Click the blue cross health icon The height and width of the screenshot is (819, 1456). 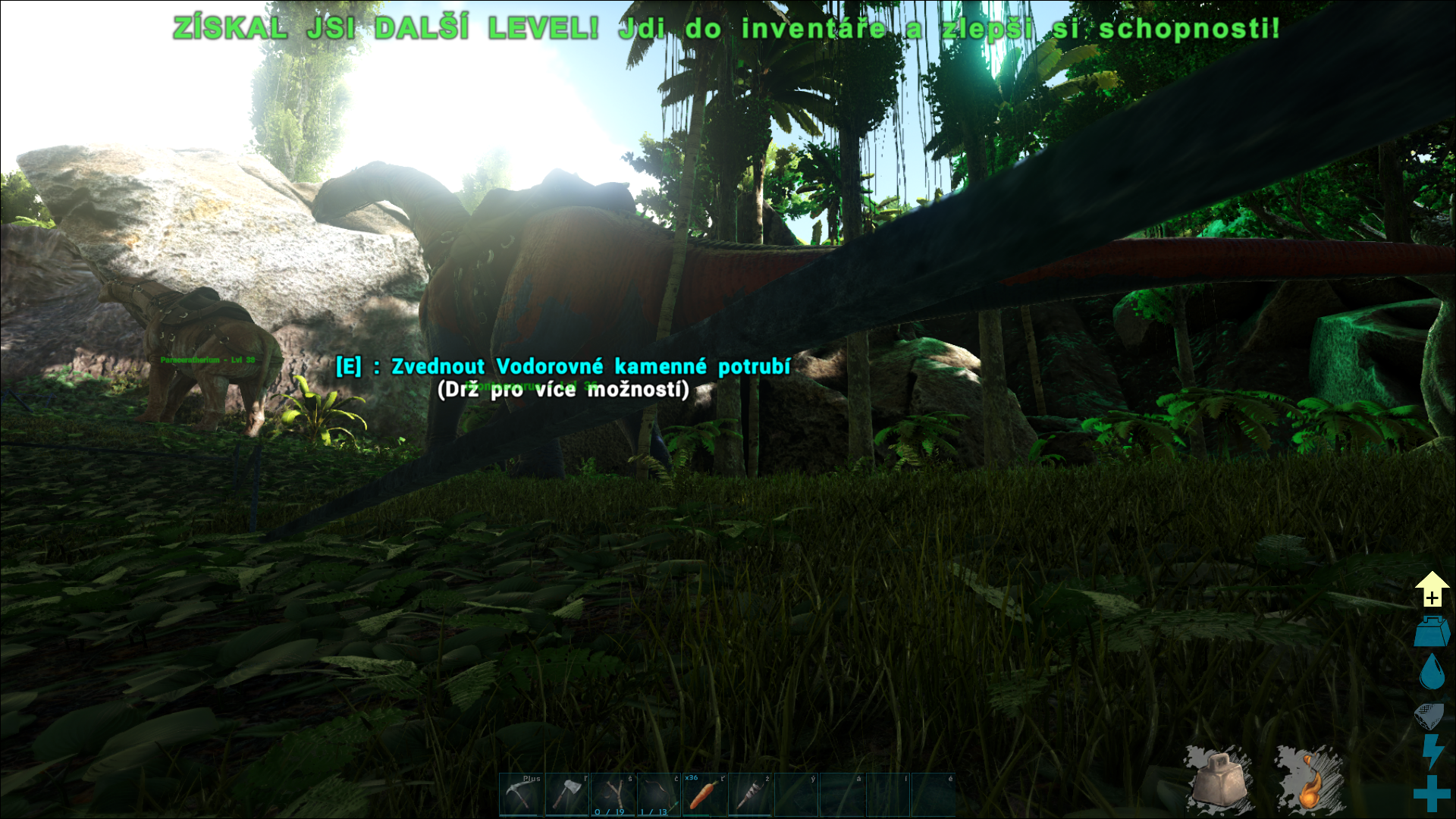point(1432,793)
